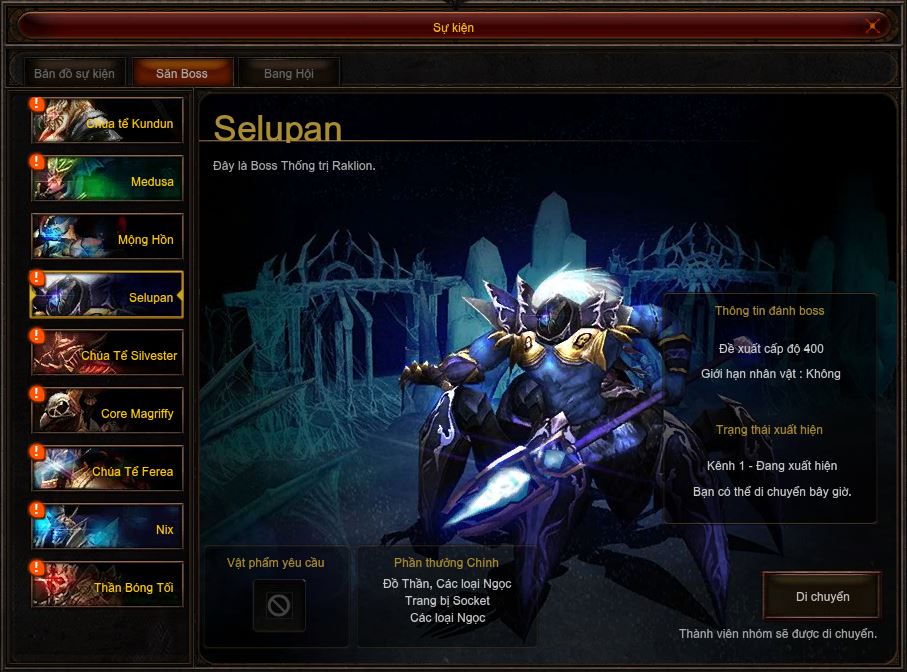Screen dimensions: 907x672
Task: Select boss Chúa tể Kundun
Action: pyautogui.click(x=108, y=122)
